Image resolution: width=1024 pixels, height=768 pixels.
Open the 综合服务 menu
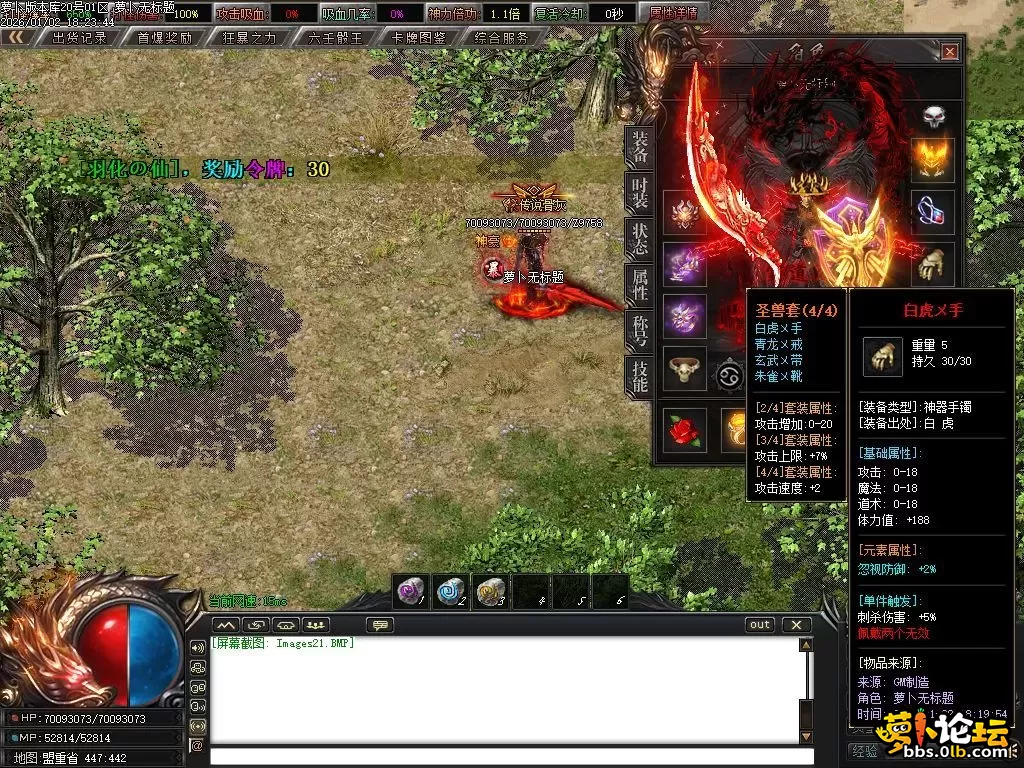[x=502, y=38]
